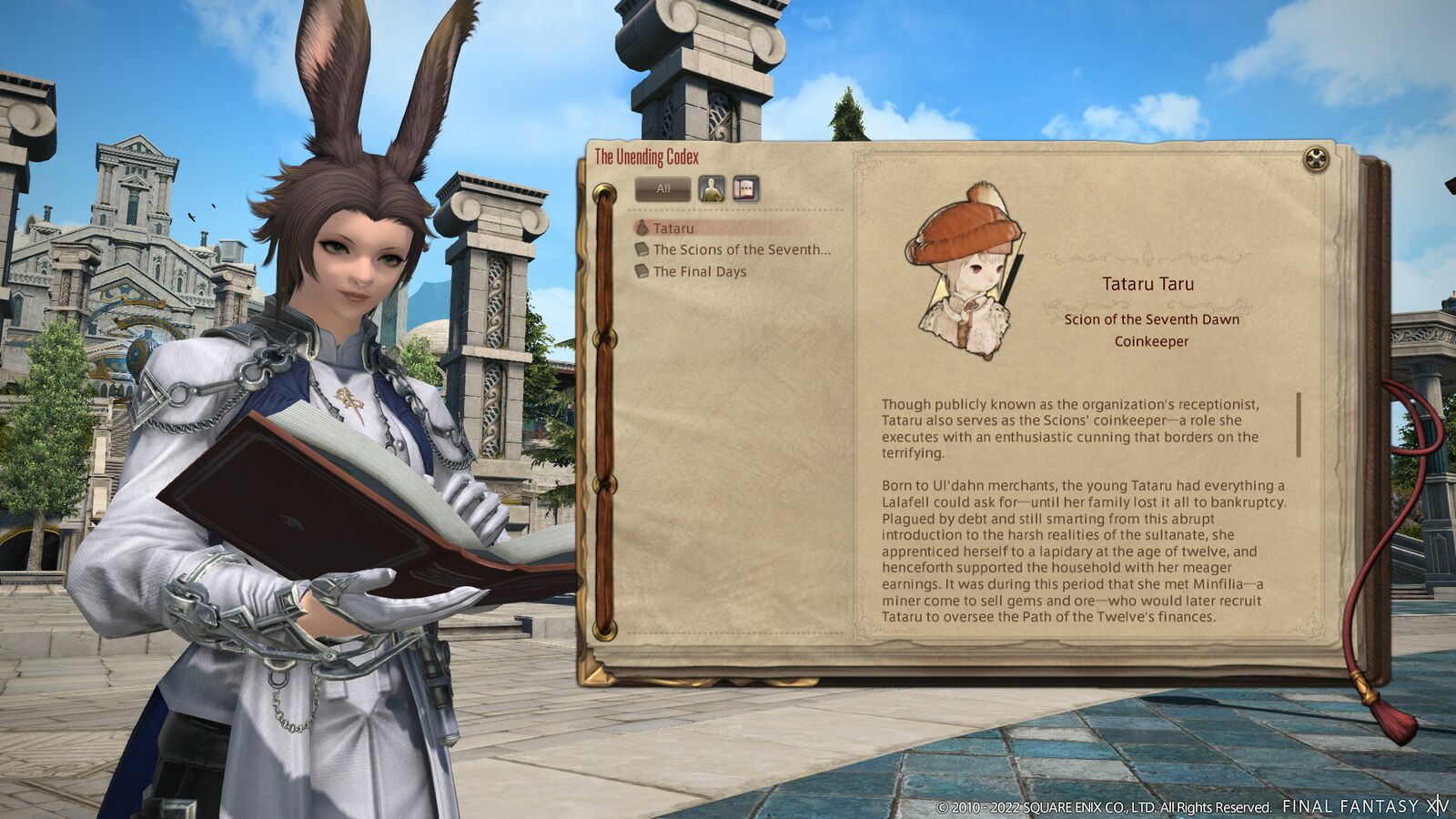Open the Tataru codex entry
This screenshot has width=1456, height=819.
pyautogui.click(x=673, y=228)
